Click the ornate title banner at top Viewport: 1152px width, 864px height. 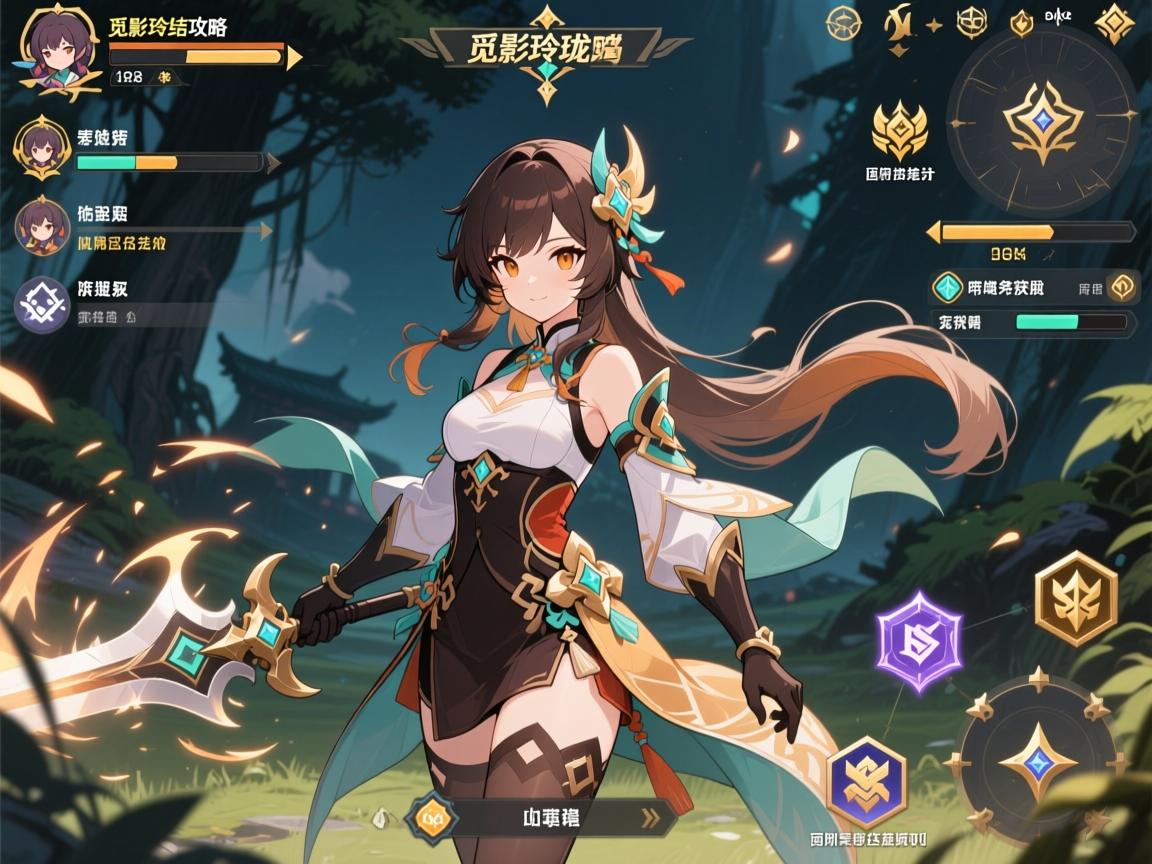[x=545, y=48]
